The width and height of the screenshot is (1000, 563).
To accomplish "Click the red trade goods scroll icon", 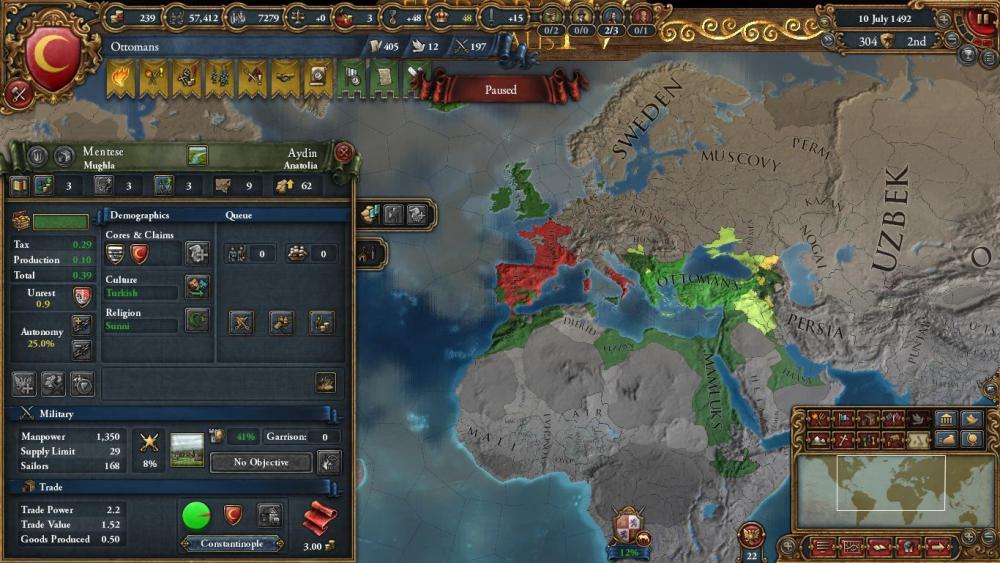I will [x=319, y=518].
